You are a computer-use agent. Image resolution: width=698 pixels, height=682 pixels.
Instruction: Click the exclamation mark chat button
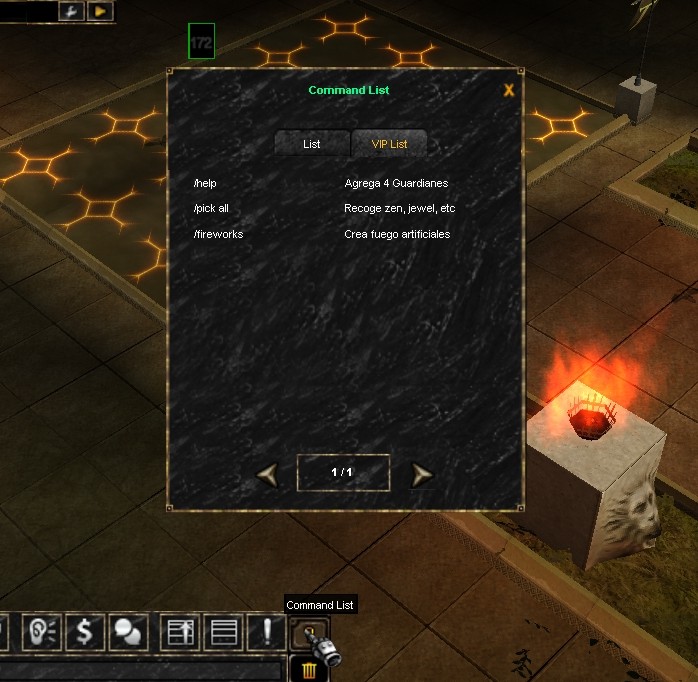(x=267, y=632)
